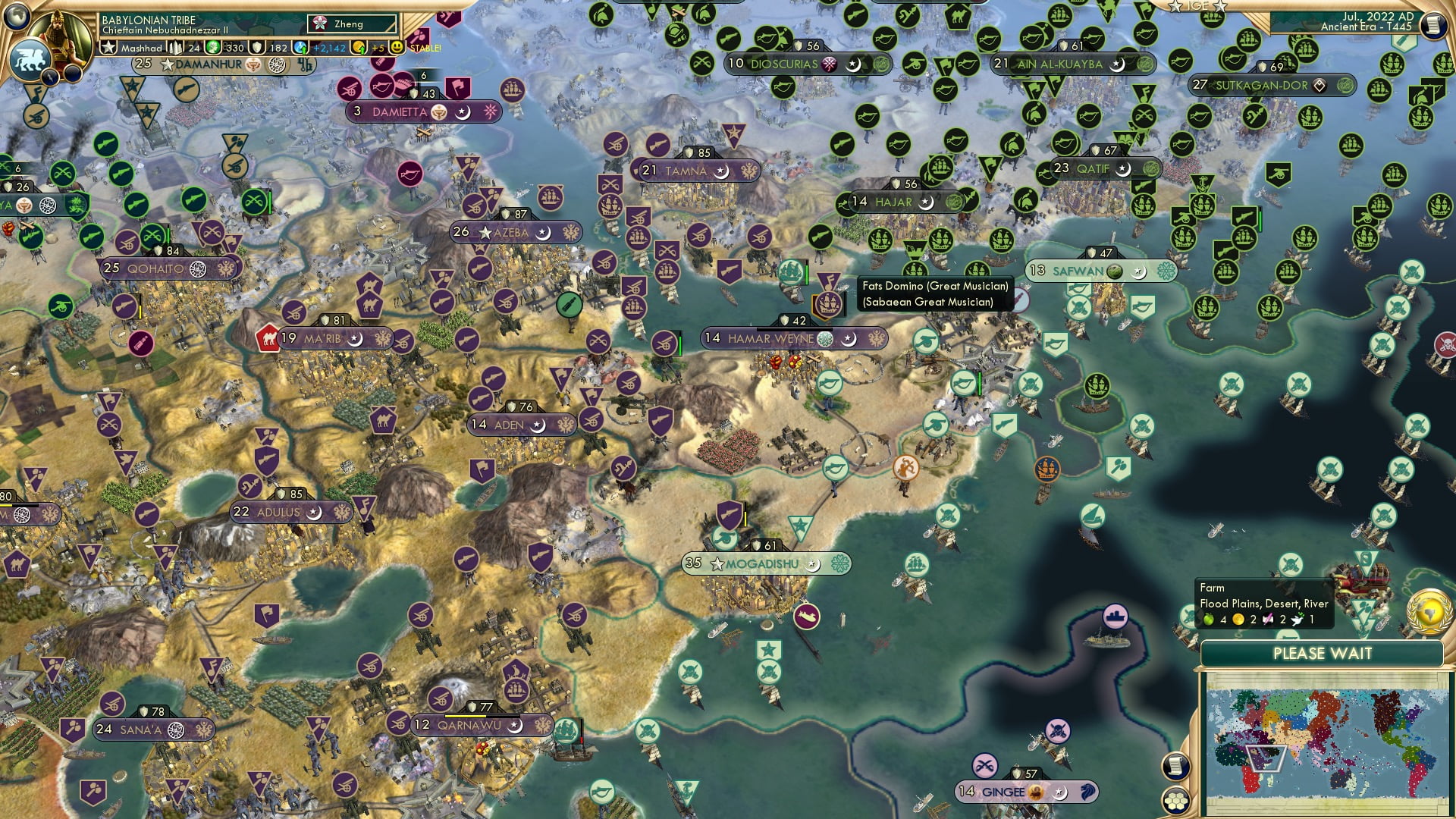Click the STABLE happiness smiley icon

click(x=396, y=47)
